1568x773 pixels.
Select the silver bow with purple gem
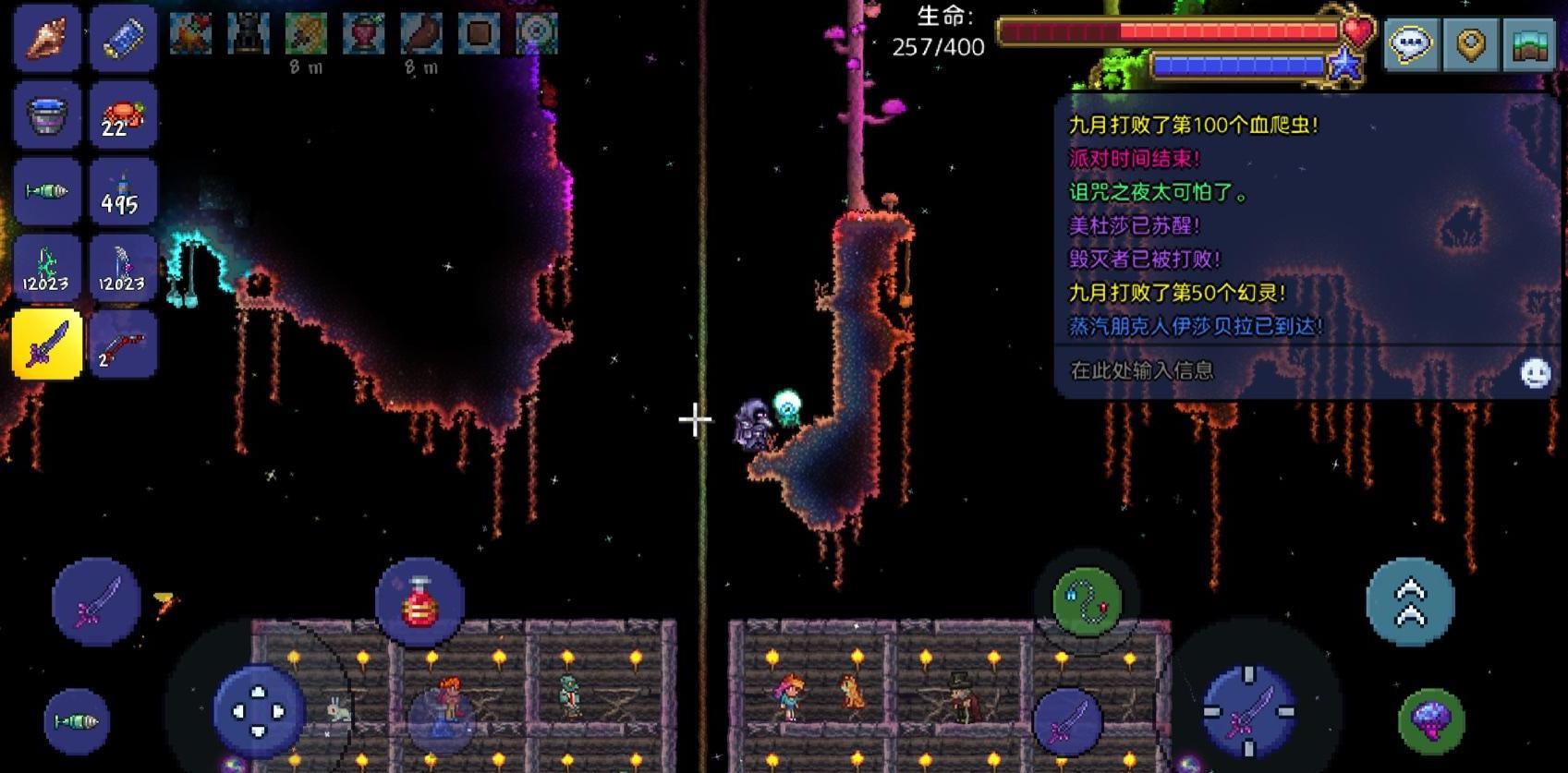tap(123, 268)
